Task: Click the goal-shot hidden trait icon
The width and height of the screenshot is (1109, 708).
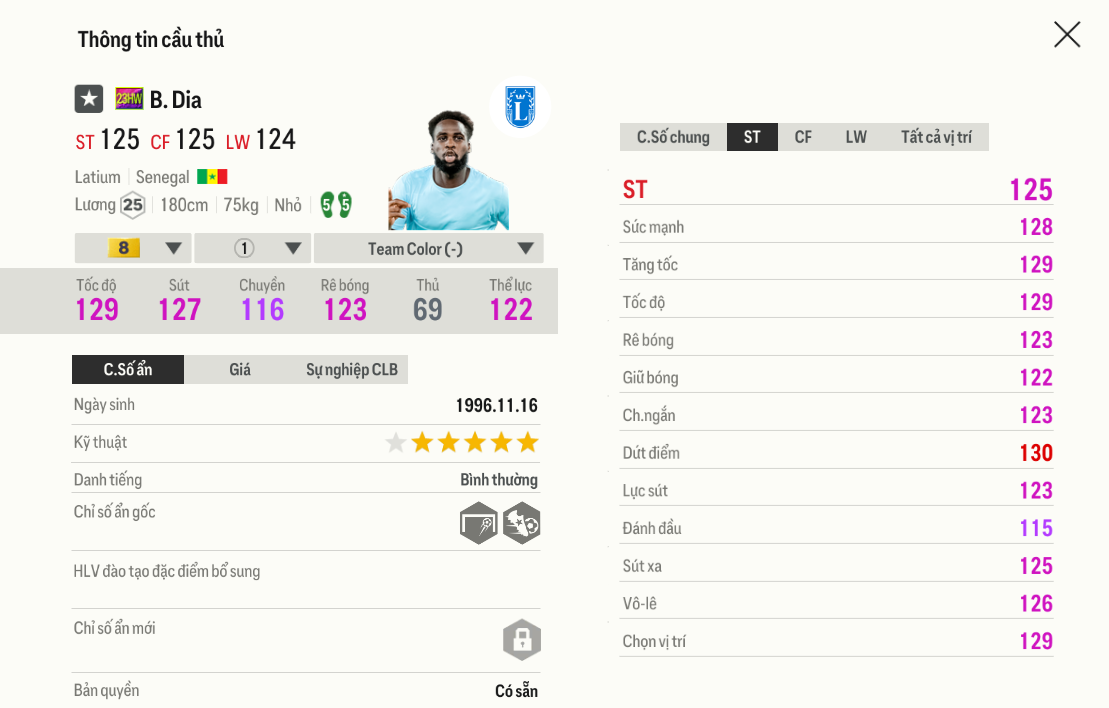Action: pyautogui.click(x=479, y=523)
